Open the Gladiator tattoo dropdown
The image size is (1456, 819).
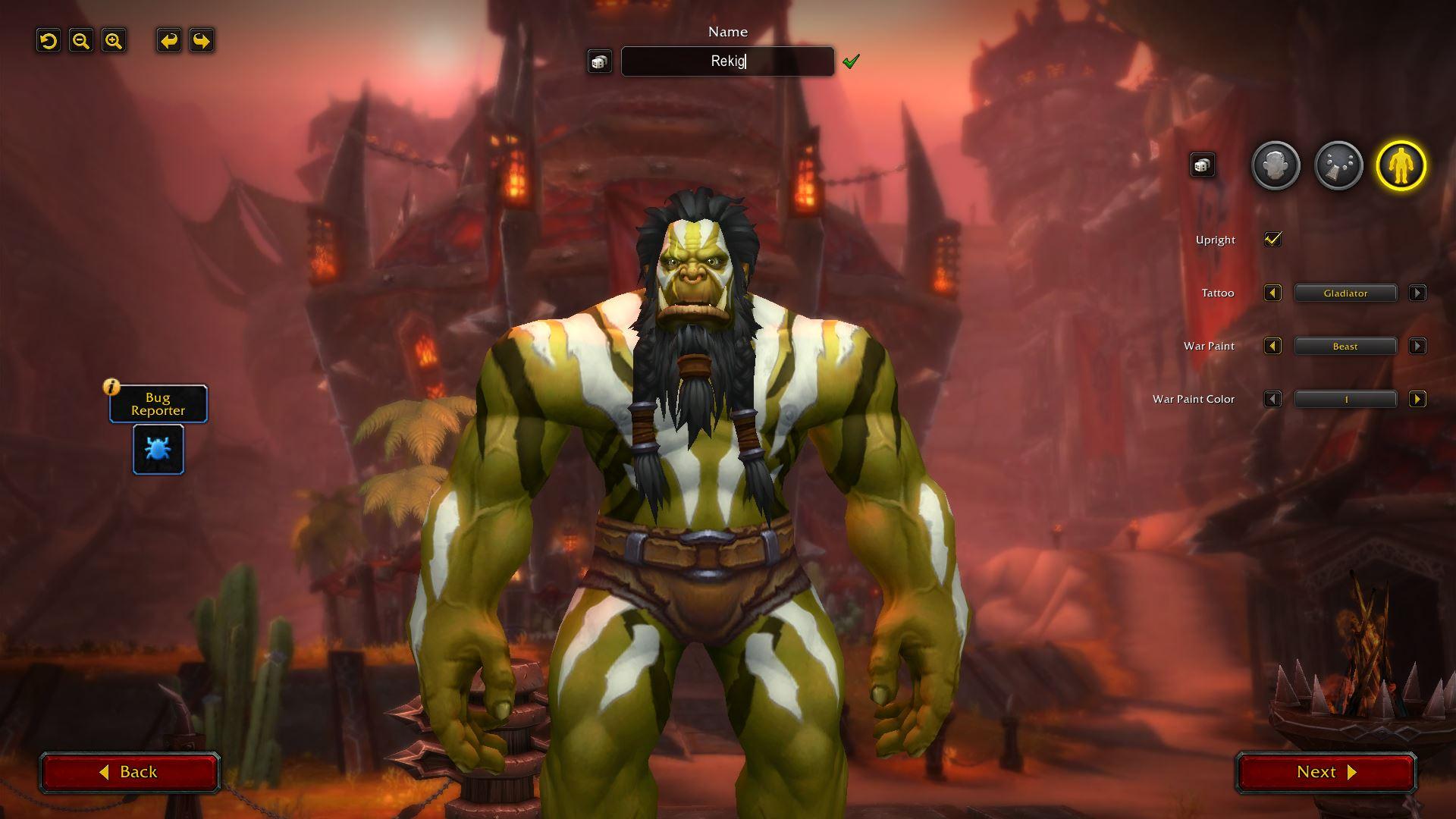click(x=1345, y=293)
